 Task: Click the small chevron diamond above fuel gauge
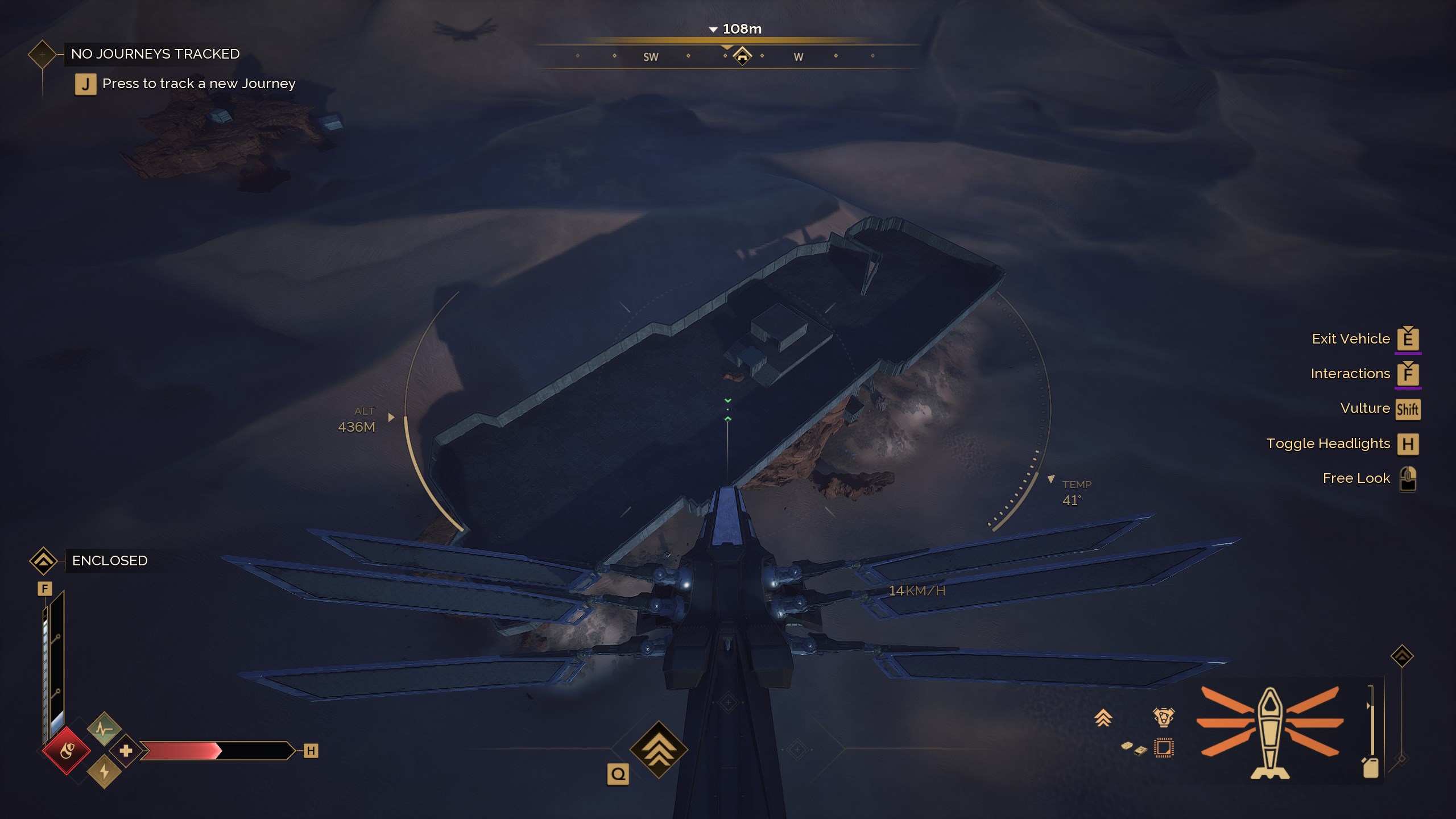pyautogui.click(x=1402, y=656)
